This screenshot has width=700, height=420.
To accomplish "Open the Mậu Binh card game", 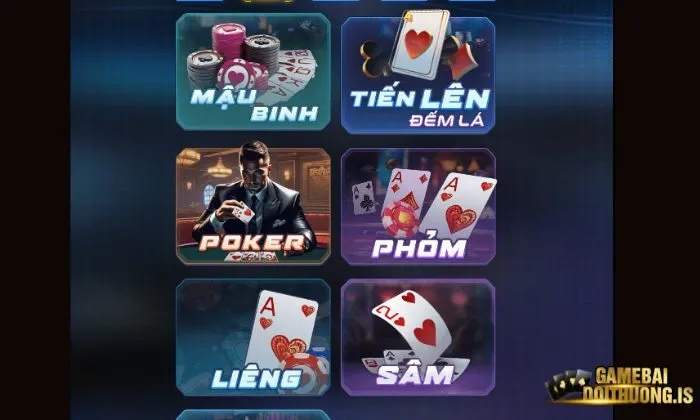I will pyautogui.click(x=253, y=72).
